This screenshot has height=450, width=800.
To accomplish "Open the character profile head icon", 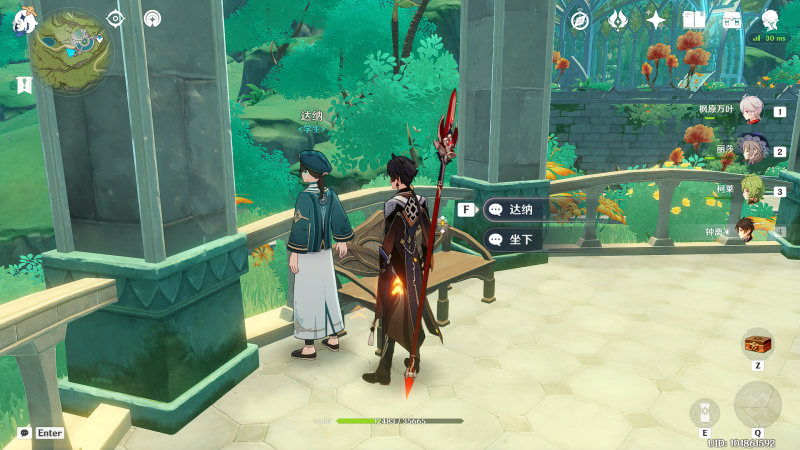I will (770, 20).
